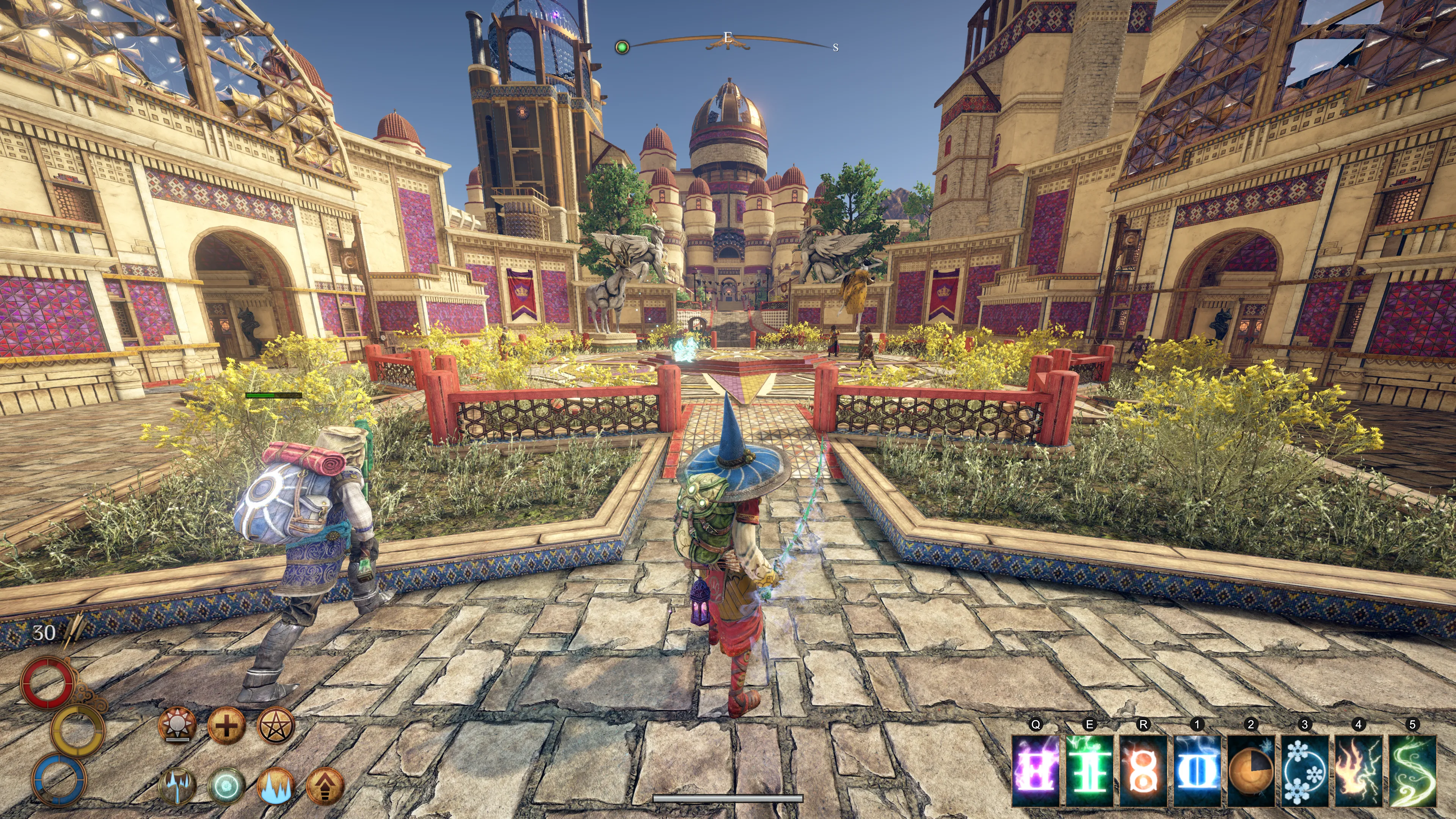Screen dimensions: 1456x819
Task: Select the round wooden item on cooldown
Action: (x=1251, y=770)
